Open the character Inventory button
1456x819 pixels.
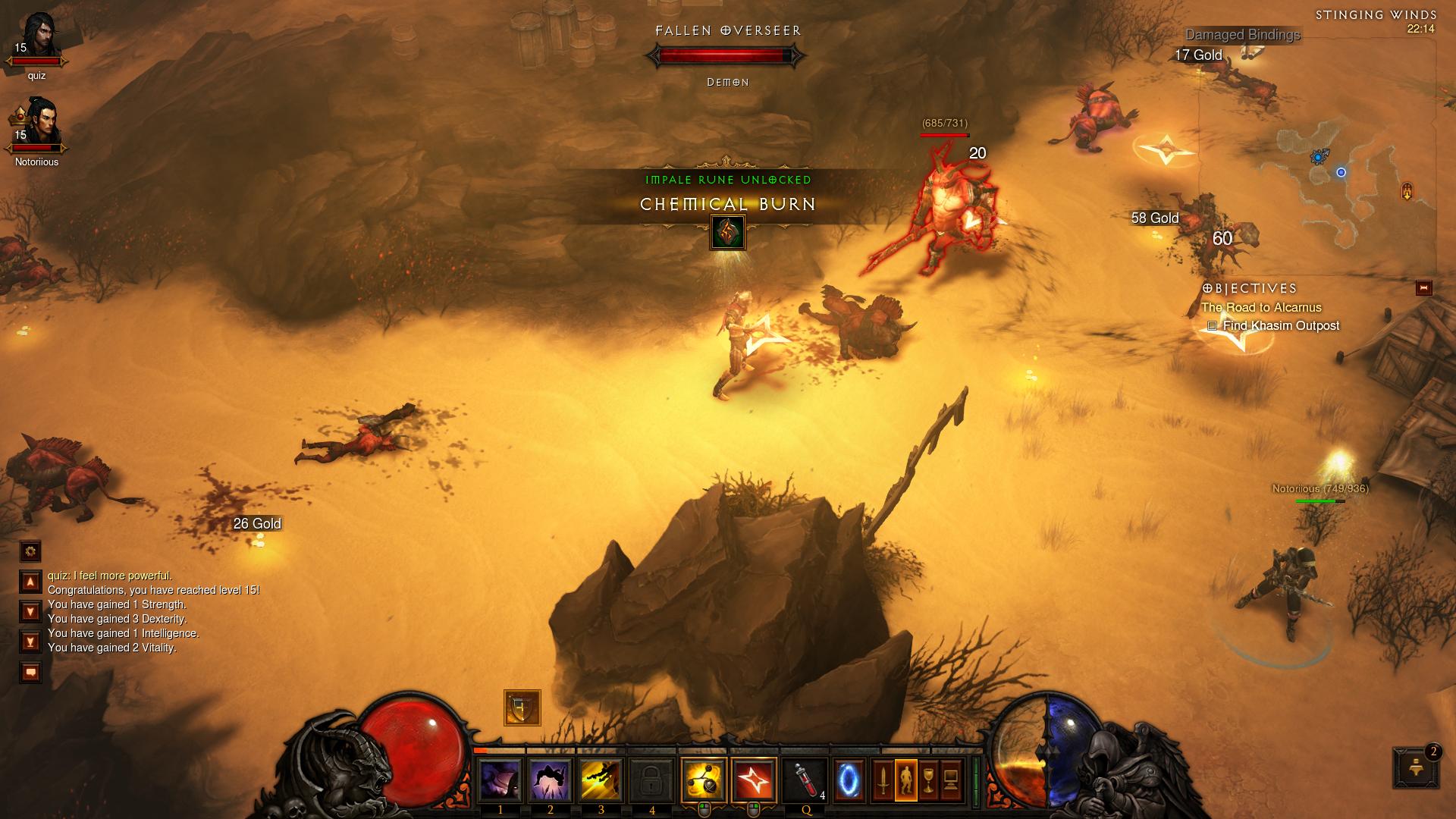click(905, 780)
